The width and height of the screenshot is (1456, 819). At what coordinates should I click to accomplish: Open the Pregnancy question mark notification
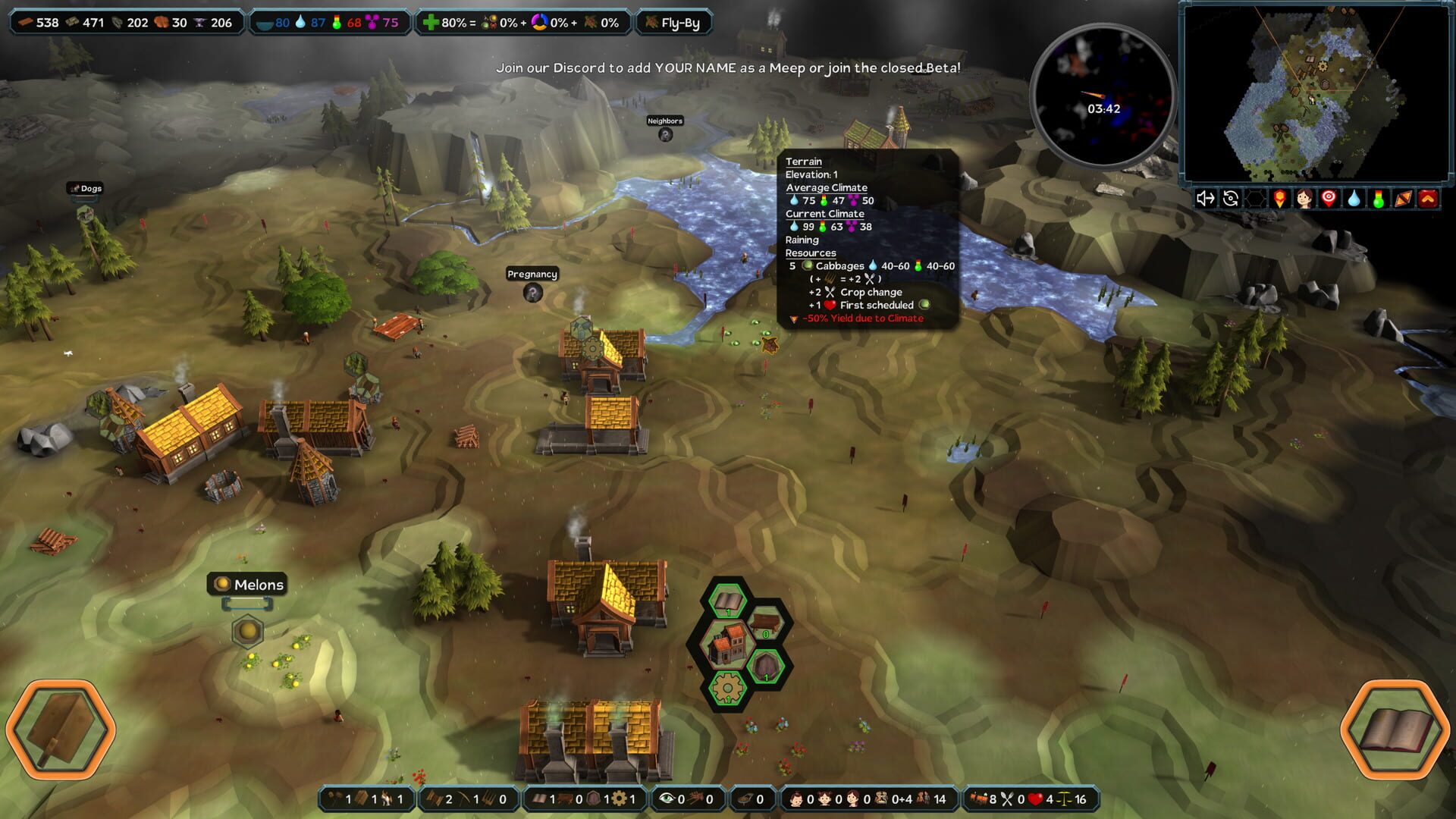coord(533,293)
